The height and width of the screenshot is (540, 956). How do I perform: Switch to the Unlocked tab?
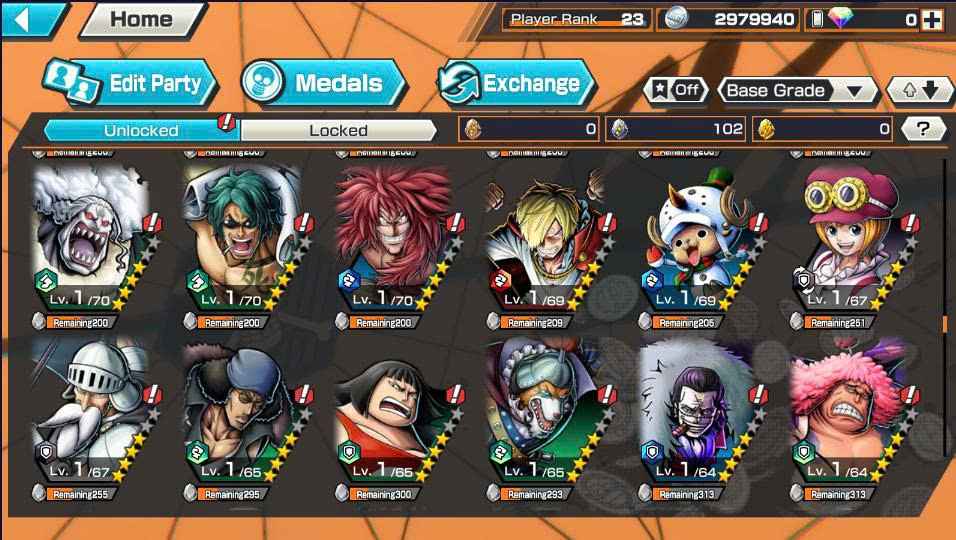[x=141, y=130]
